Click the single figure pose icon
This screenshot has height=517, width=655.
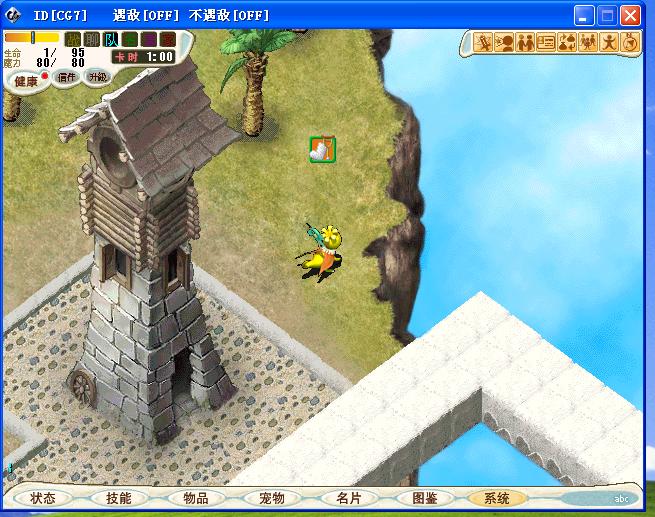pyautogui.click(x=608, y=43)
